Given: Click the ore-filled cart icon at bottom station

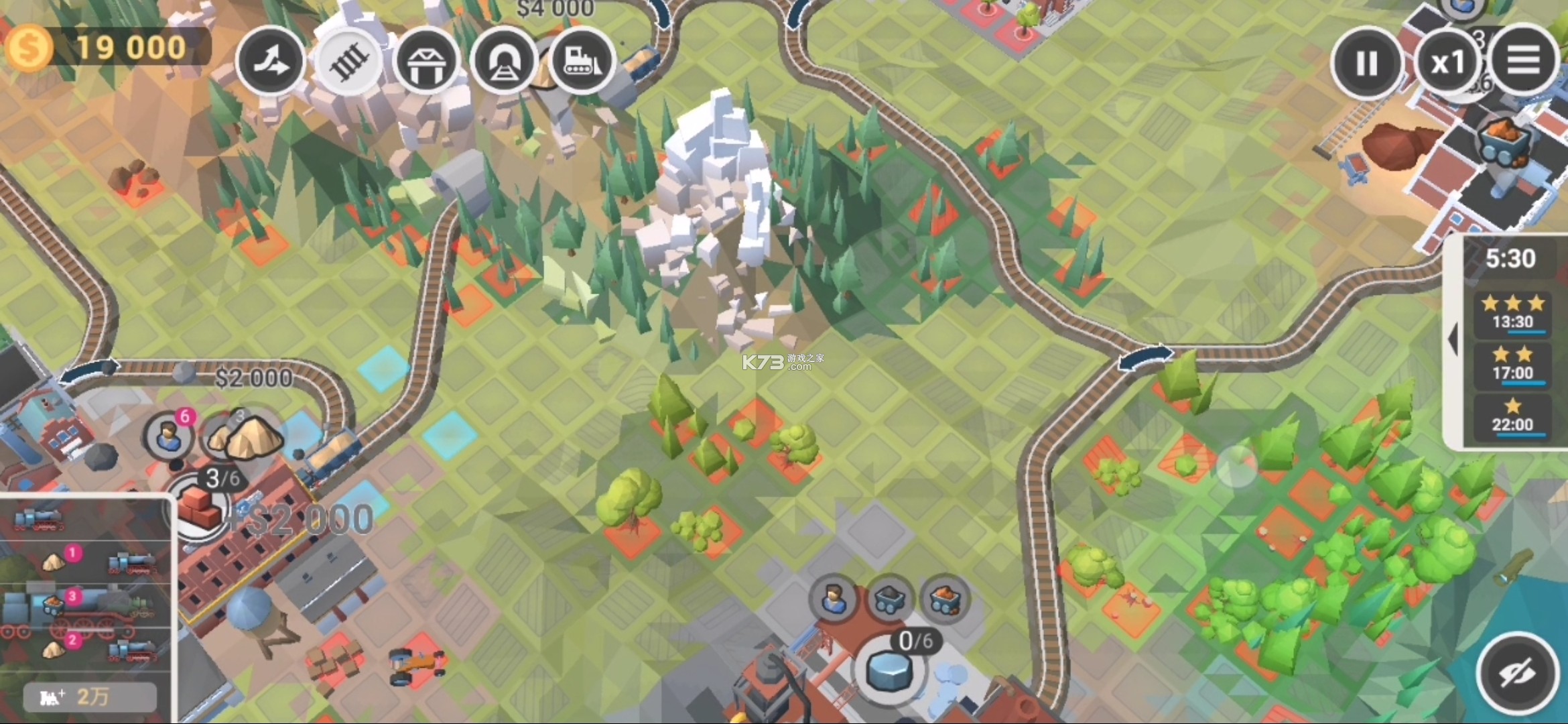Looking at the screenshot, I should [x=945, y=599].
